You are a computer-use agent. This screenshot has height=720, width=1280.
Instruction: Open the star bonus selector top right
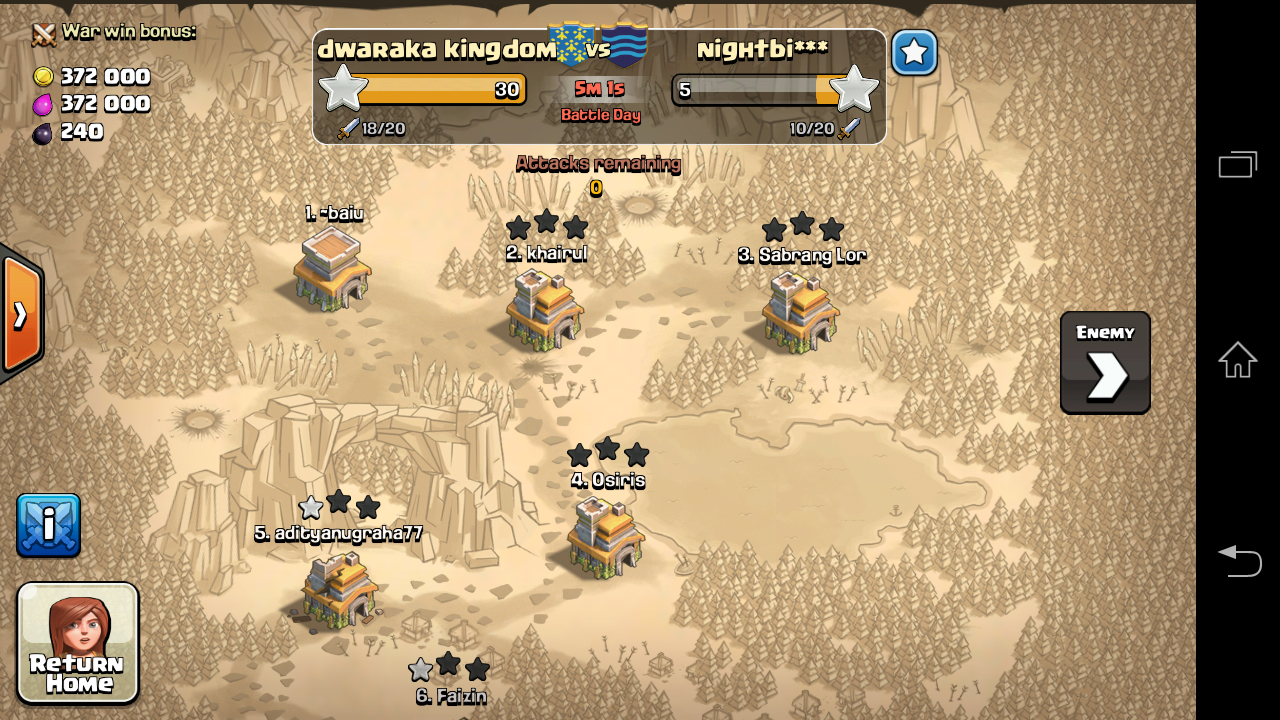coord(913,53)
